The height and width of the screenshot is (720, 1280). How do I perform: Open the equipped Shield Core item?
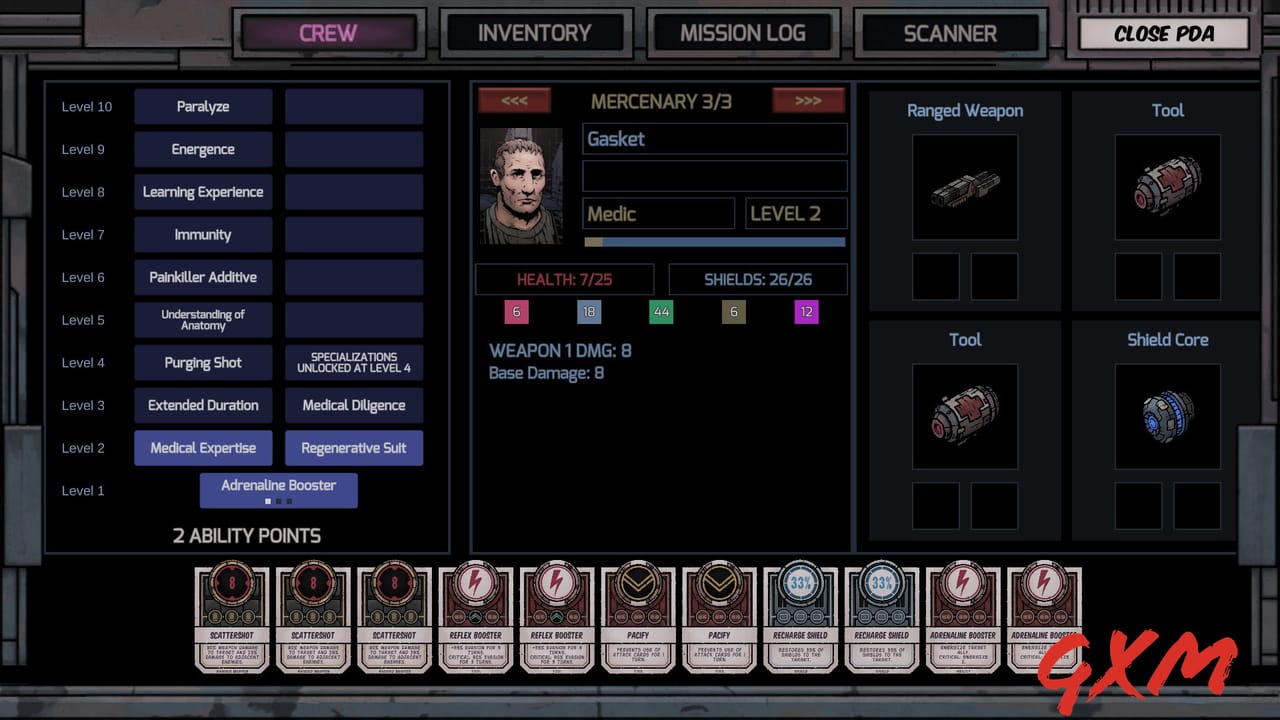(x=1167, y=415)
